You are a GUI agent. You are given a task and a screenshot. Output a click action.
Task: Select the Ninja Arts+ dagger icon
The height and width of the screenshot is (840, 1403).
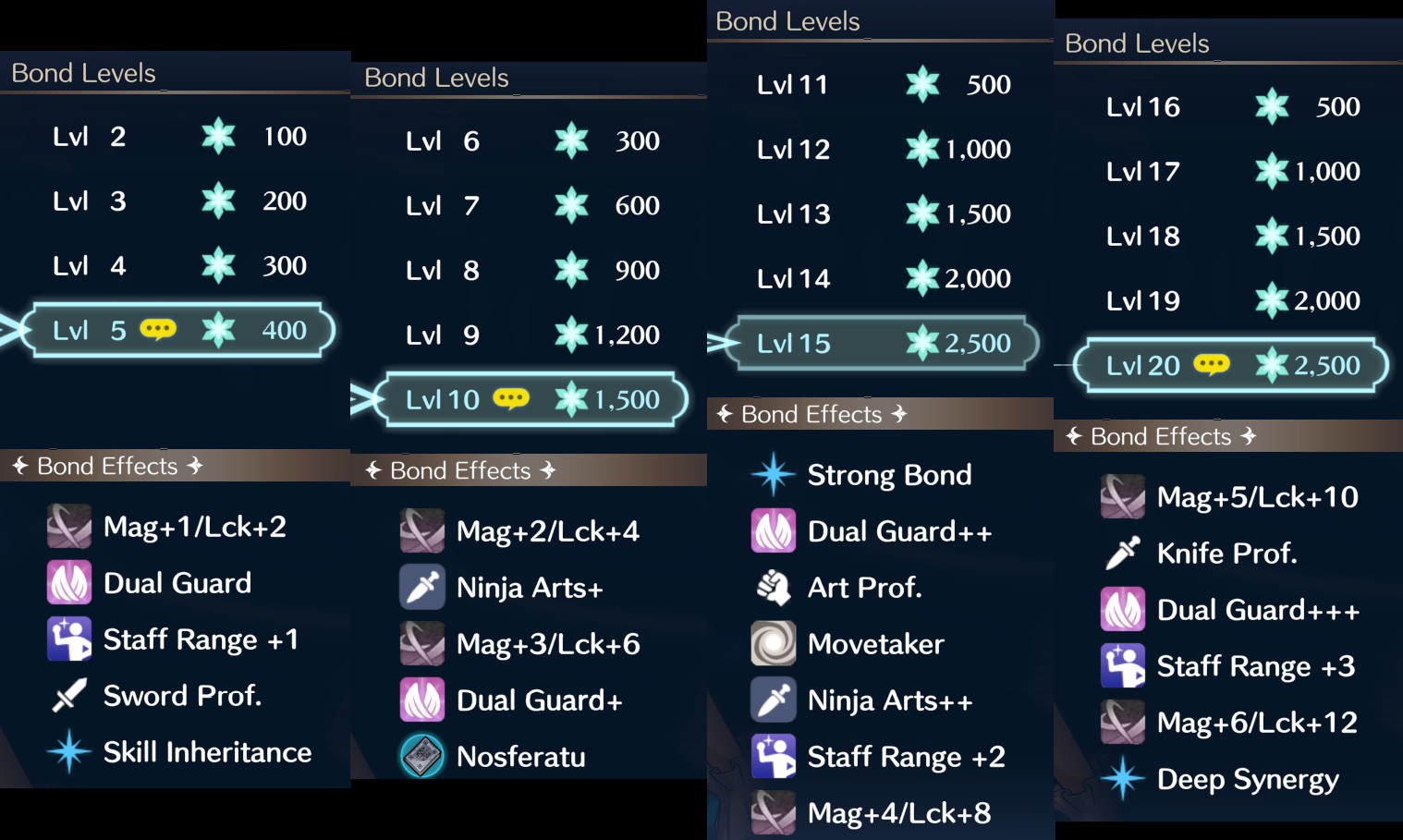(x=421, y=587)
